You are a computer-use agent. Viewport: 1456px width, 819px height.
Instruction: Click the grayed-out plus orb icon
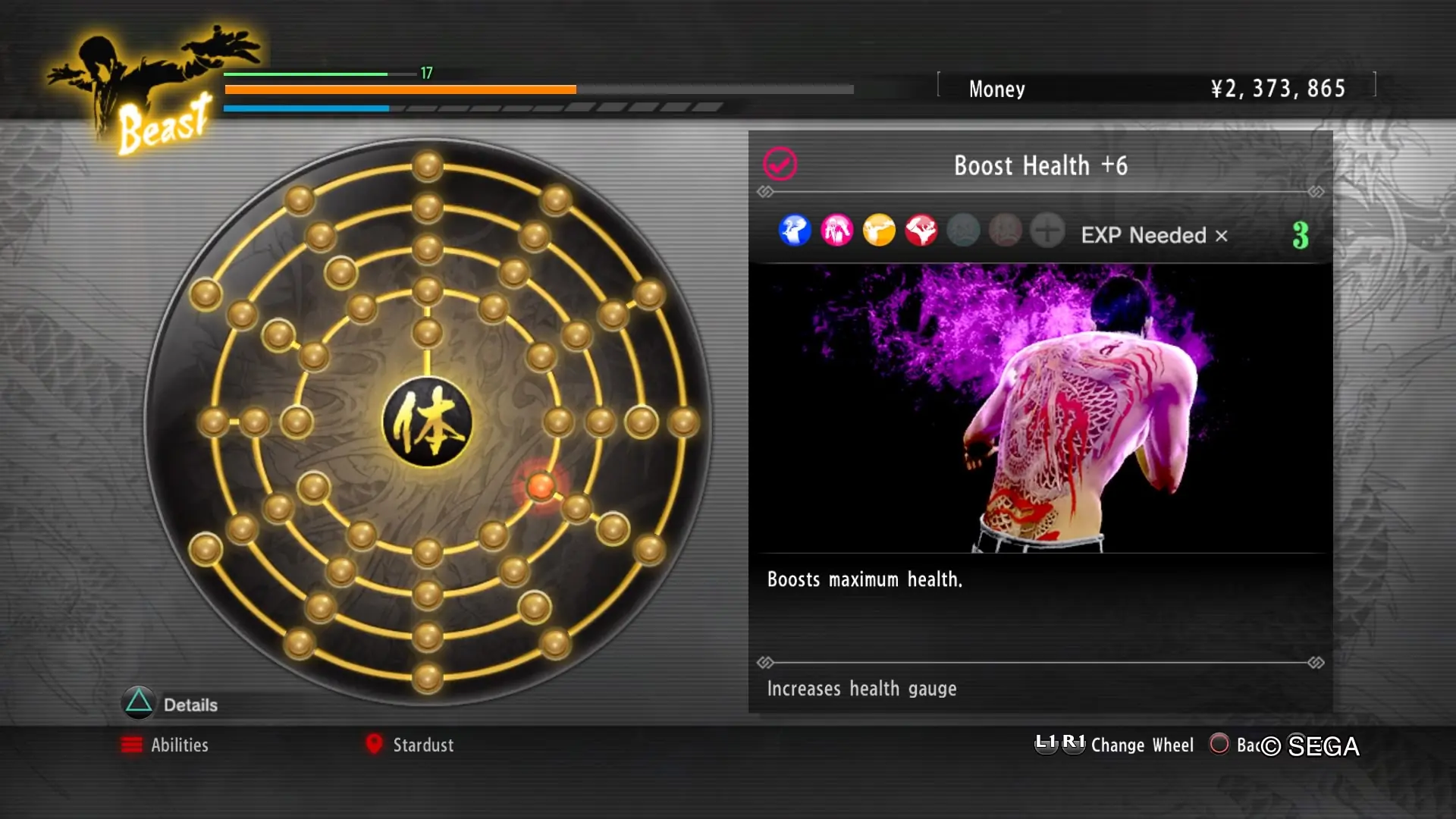pyautogui.click(x=1047, y=231)
